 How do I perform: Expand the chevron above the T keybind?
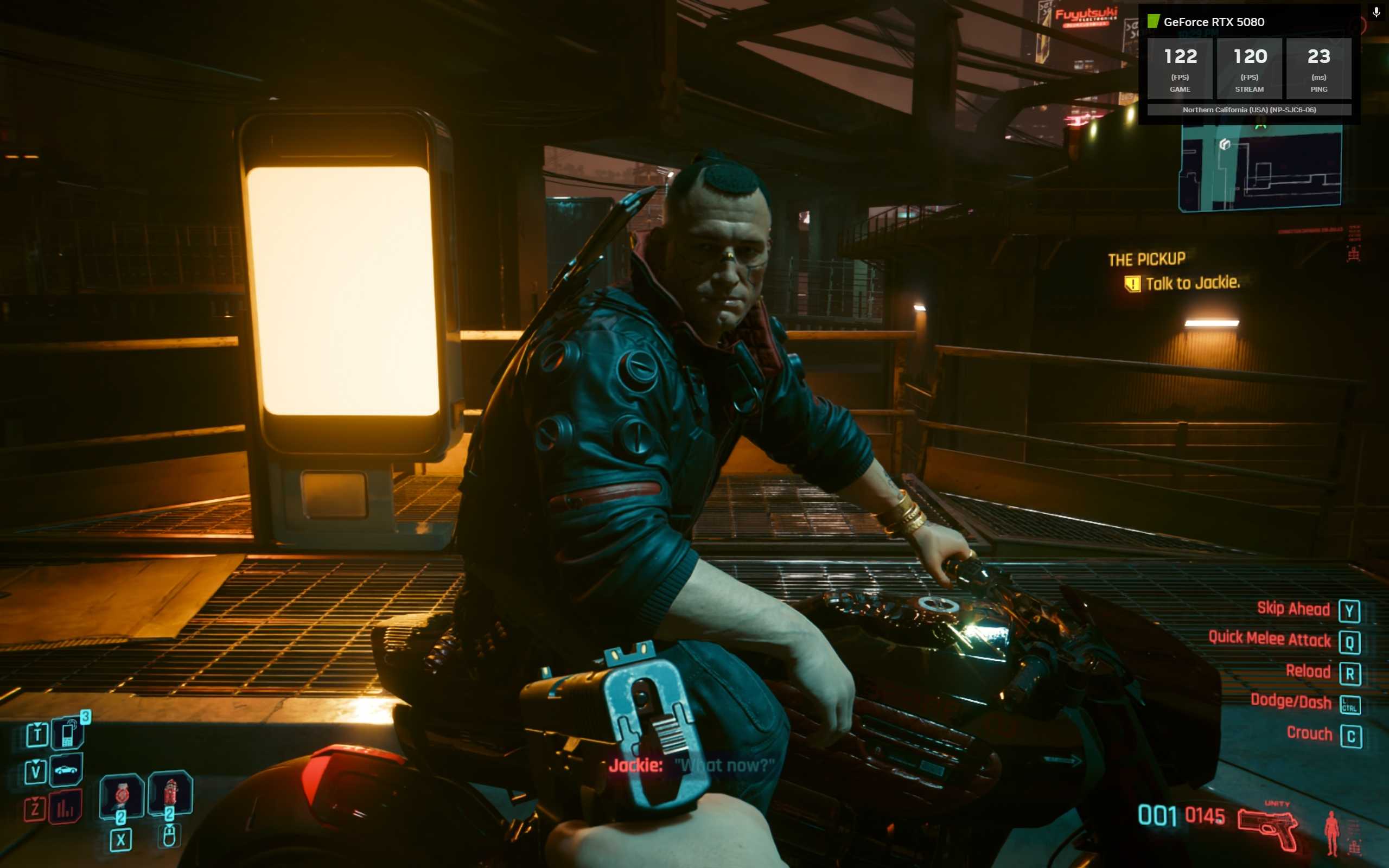coord(38,724)
